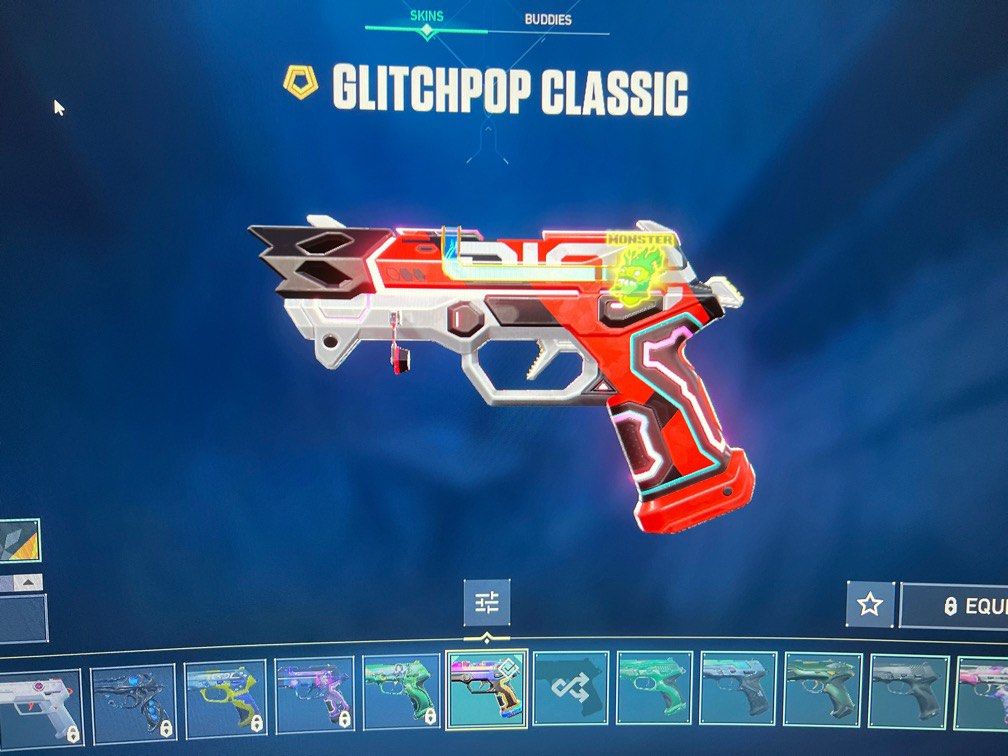Click the small up arrow on the left panel

[30, 581]
